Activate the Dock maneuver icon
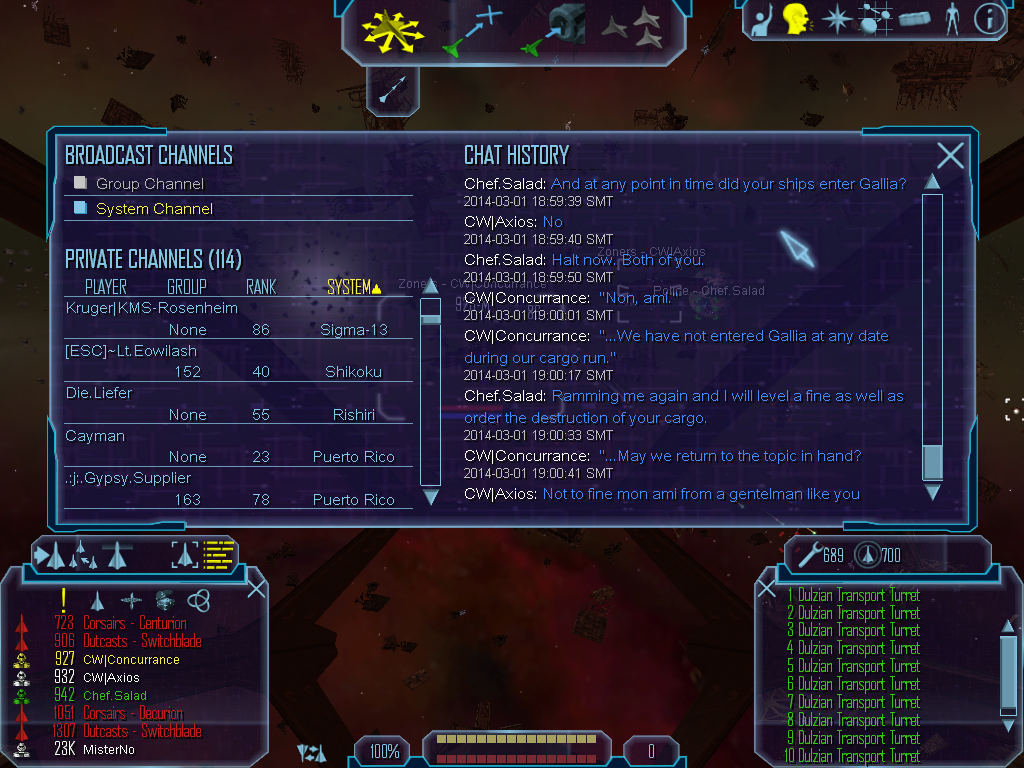Viewport: 1024px width, 768px height. 558,29
